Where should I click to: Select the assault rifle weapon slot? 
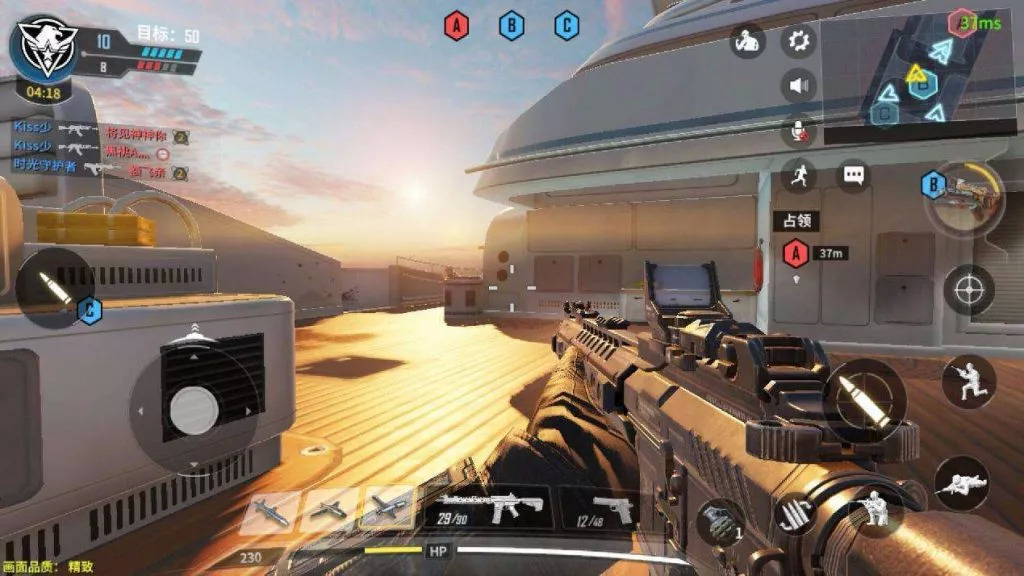[490, 508]
